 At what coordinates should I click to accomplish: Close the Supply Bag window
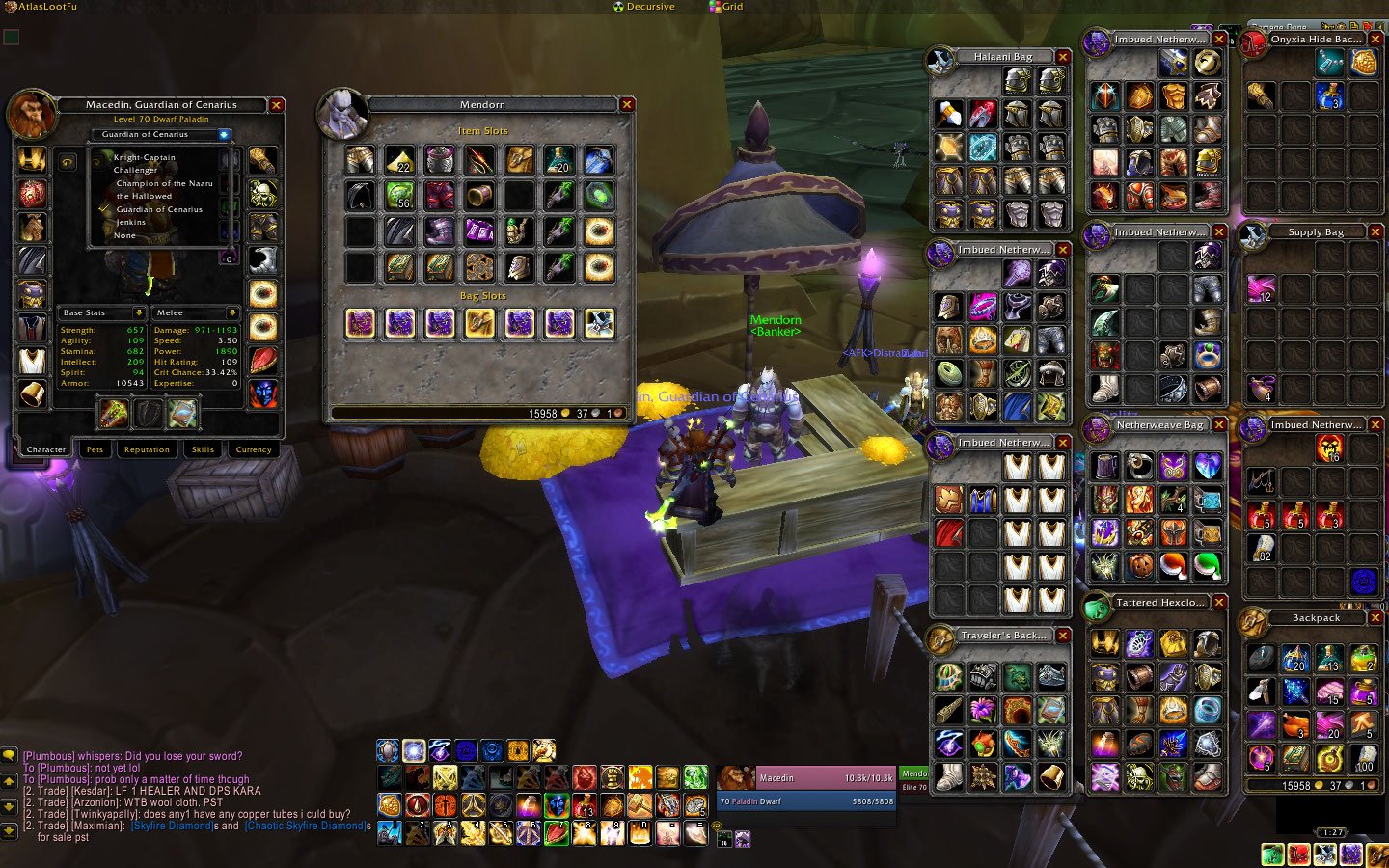coord(1375,232)
